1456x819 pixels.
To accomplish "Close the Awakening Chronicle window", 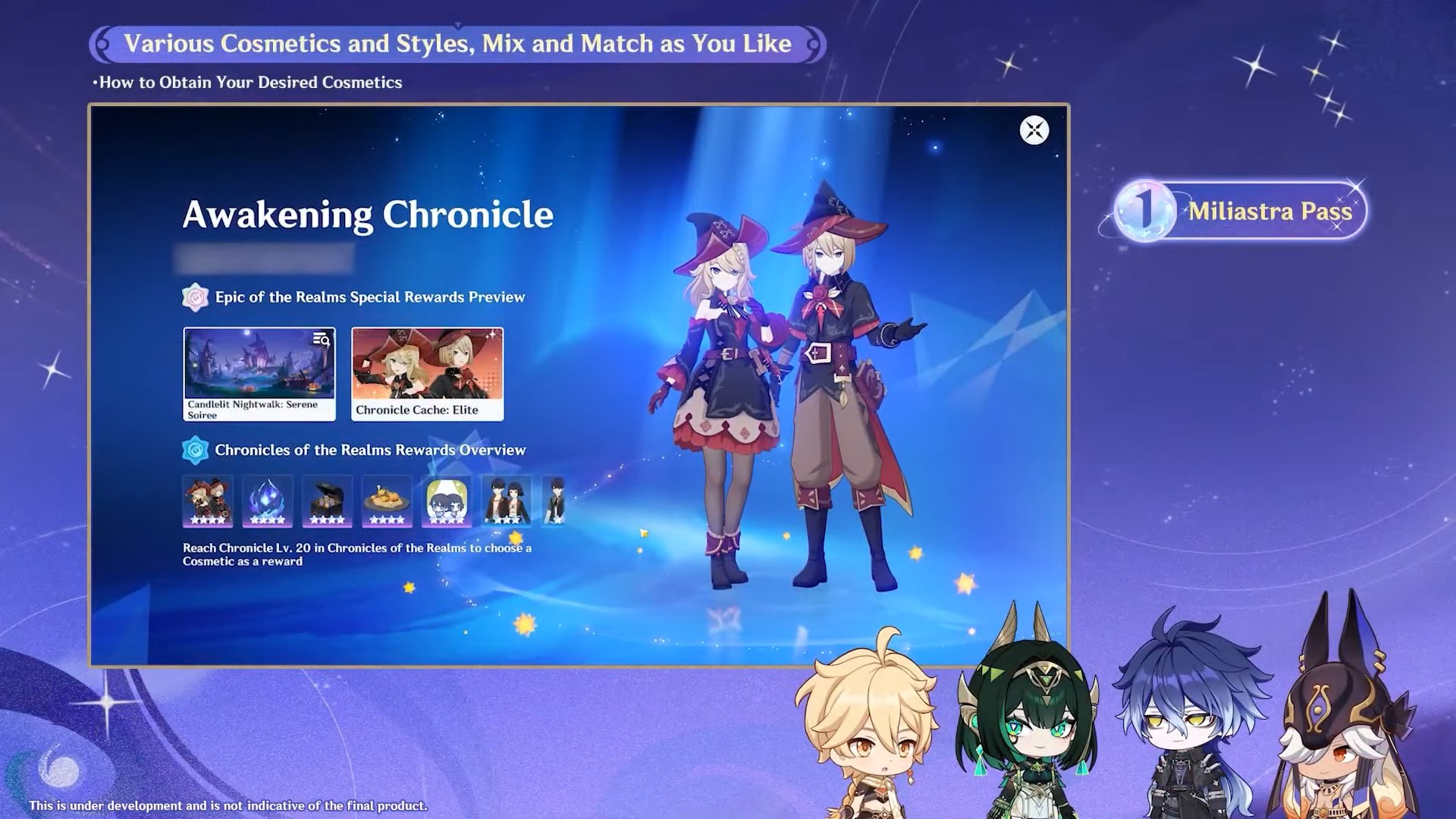I will [x=1034, y=130].
